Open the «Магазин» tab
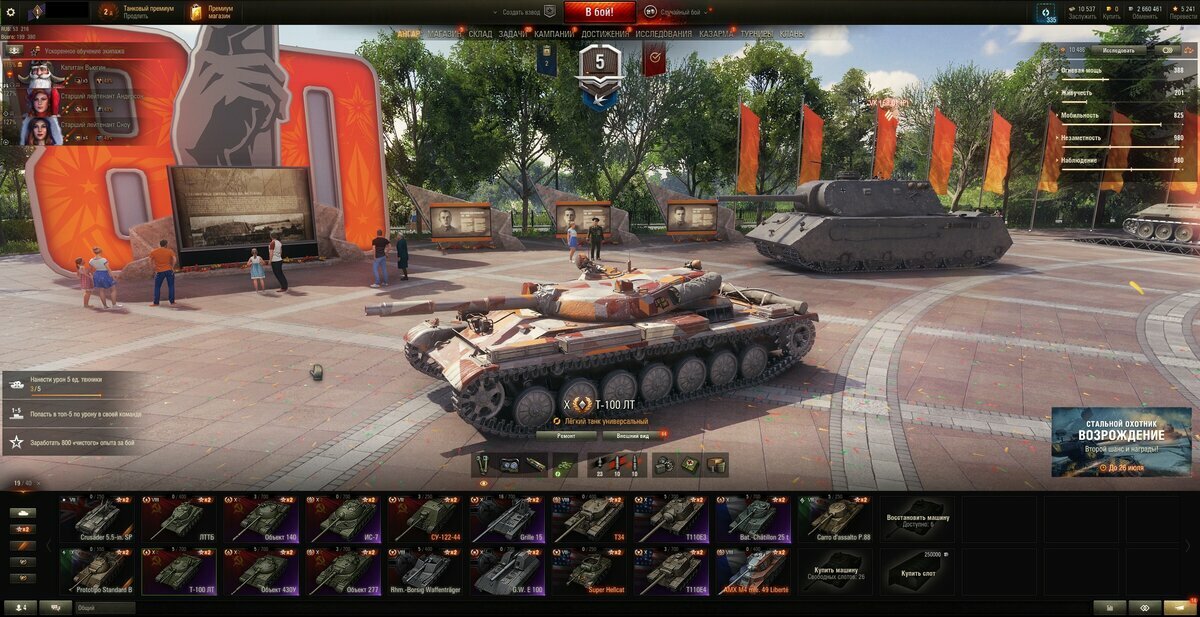Viewport: 1200px width, 617px height. [x=445, y=34]
